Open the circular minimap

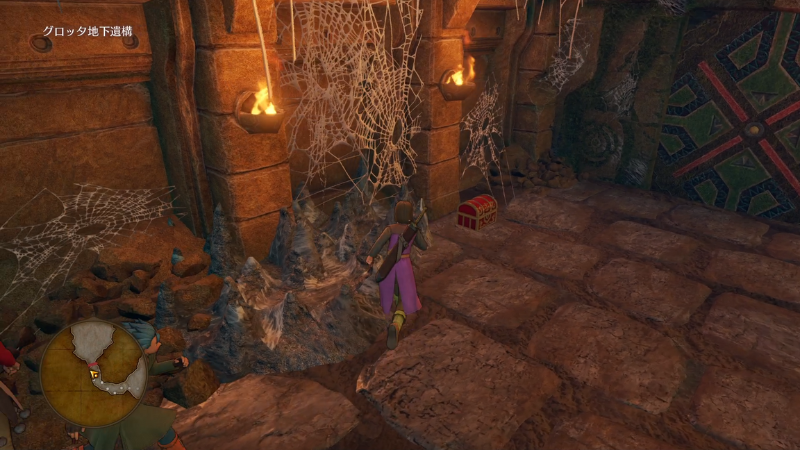click(x=95, y=366)
